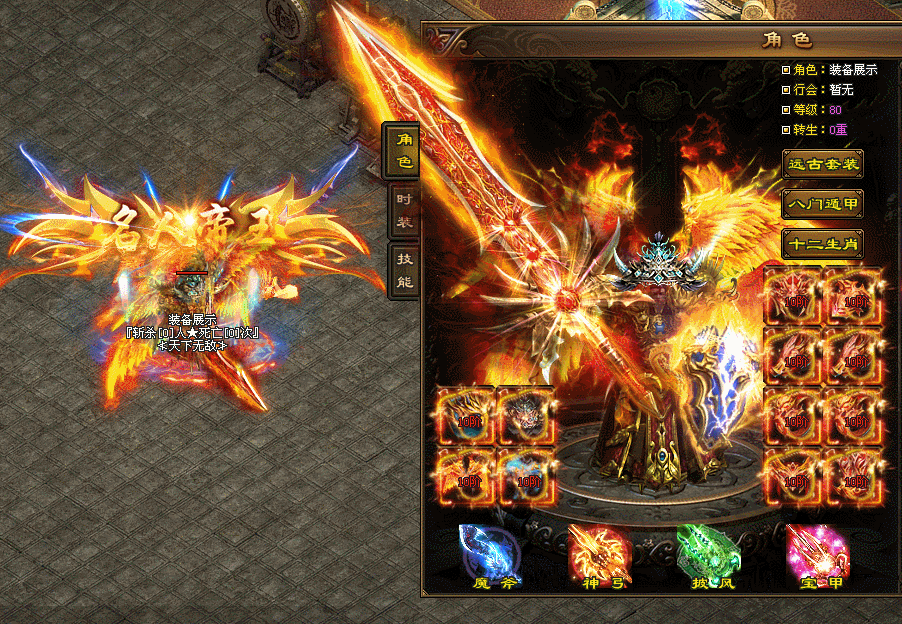
Task: Open the pink 宝甲 armor icon
Action: pyautogui.click(x=817, y=551)
